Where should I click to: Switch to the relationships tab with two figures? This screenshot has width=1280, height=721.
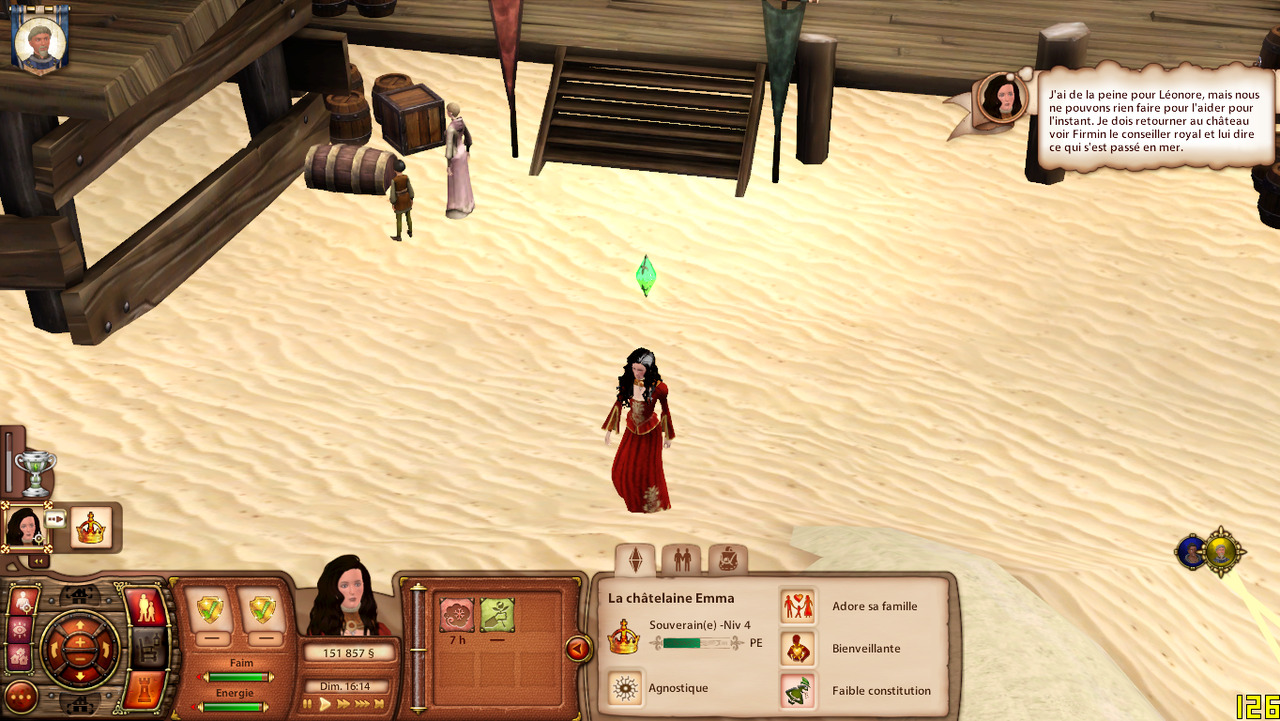[682, 559]
